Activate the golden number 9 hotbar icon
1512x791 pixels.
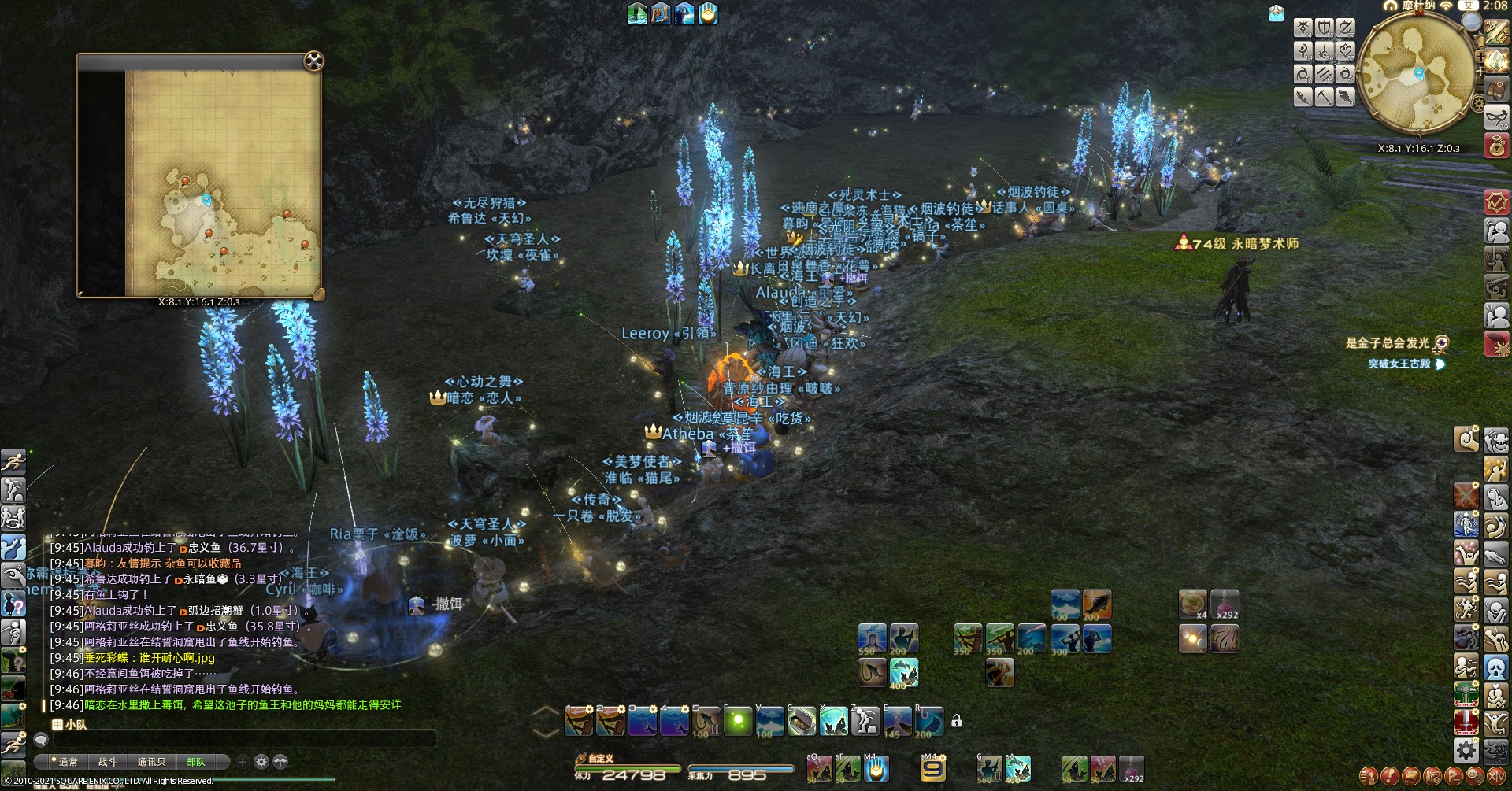pyautogui.click(x=933, y=768)
